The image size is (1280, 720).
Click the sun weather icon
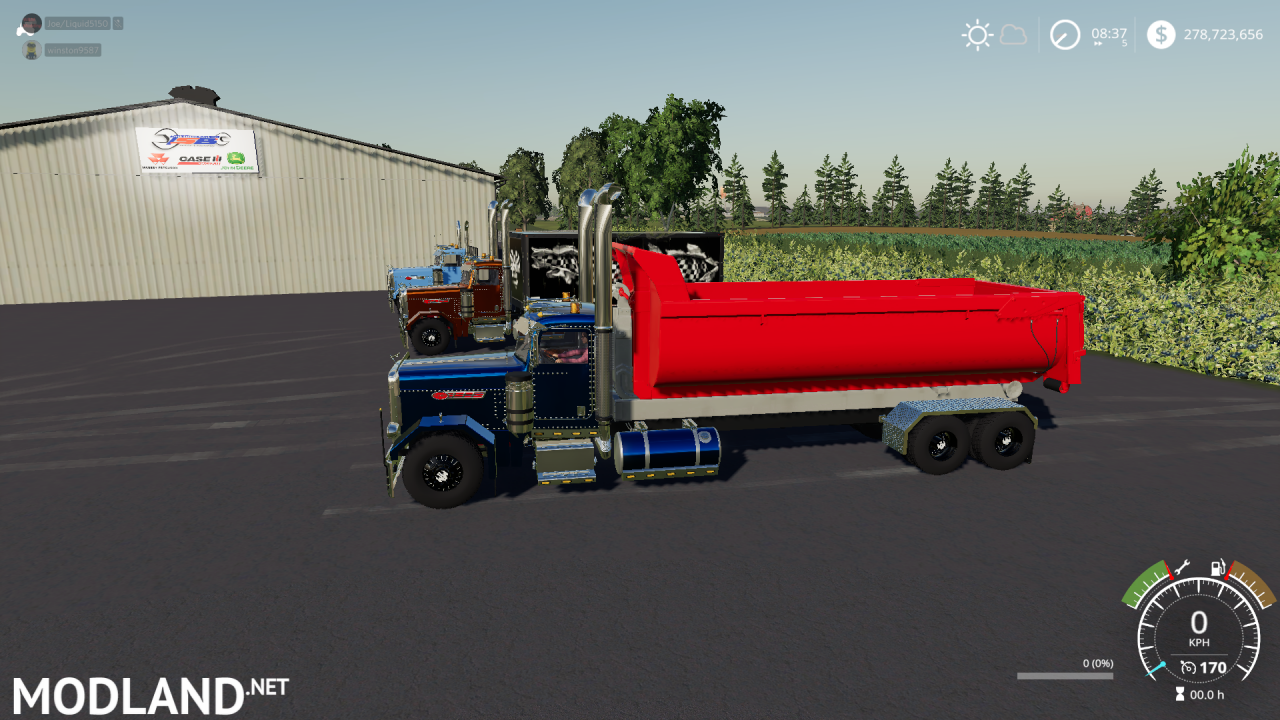click(977, 34)
